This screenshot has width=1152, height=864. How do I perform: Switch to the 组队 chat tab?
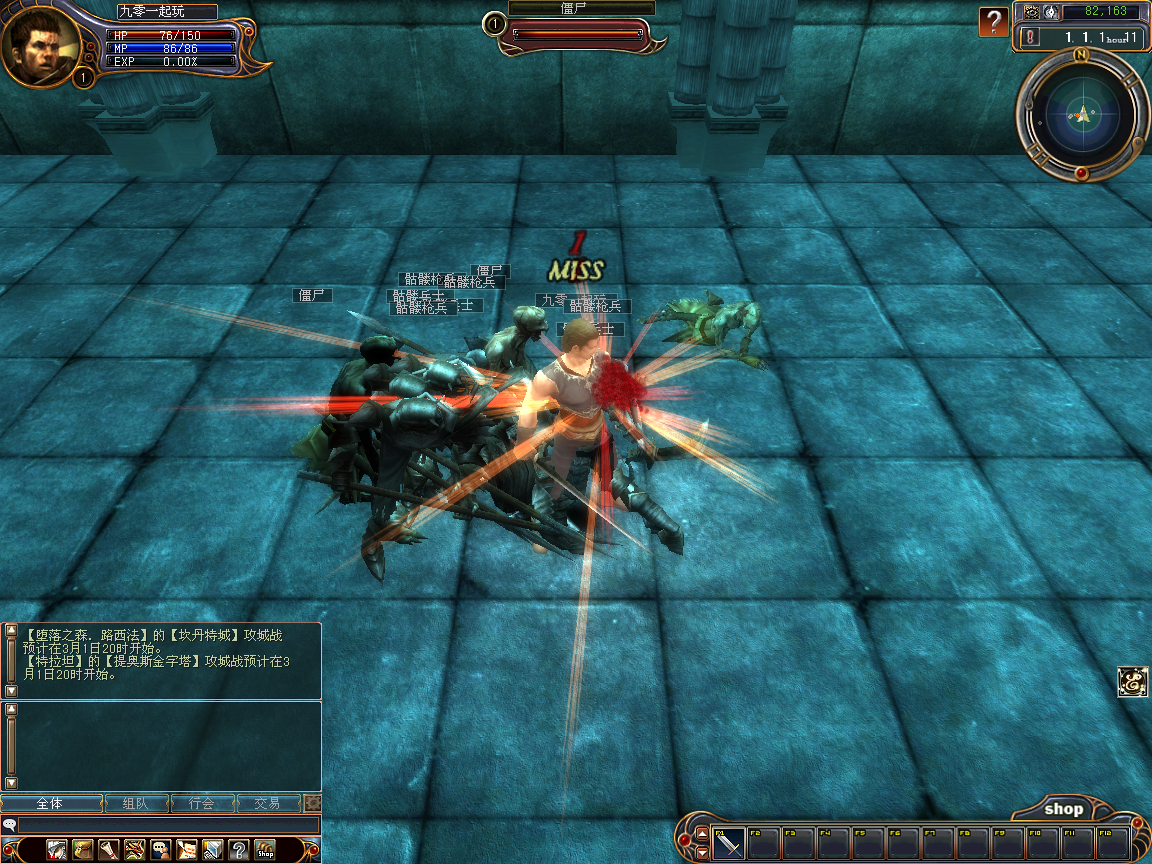point(136,803)
